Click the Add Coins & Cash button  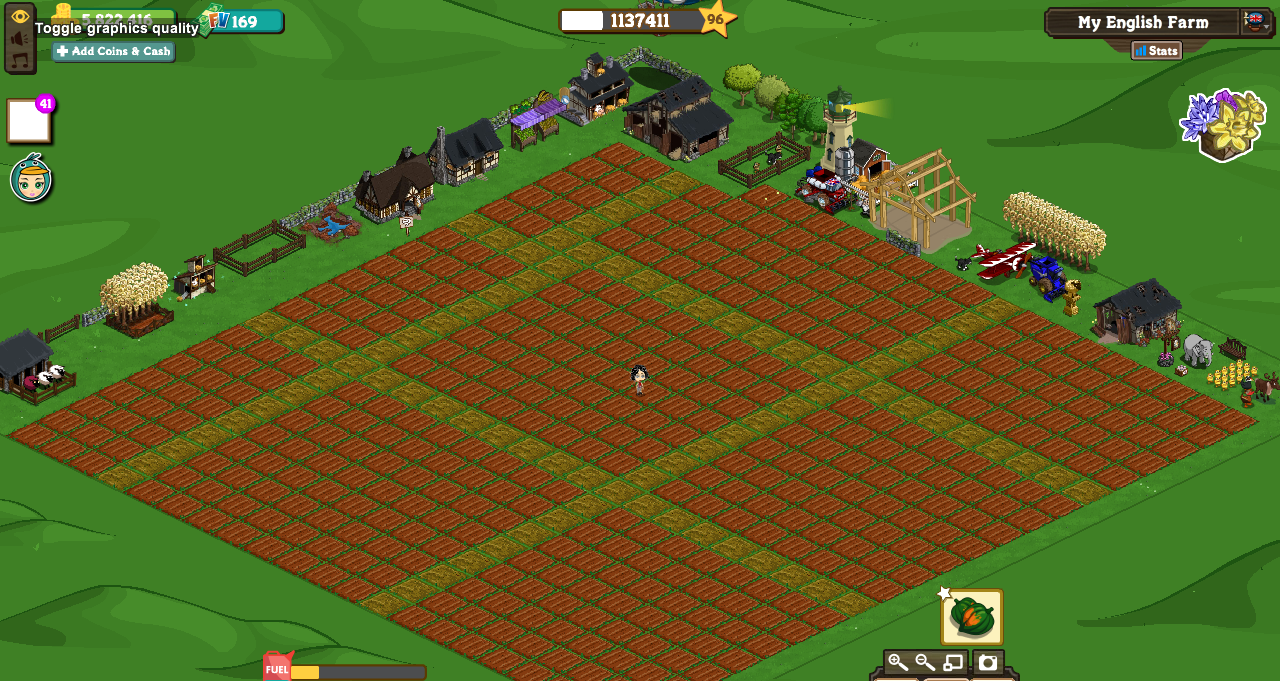[x=113, y=51]
